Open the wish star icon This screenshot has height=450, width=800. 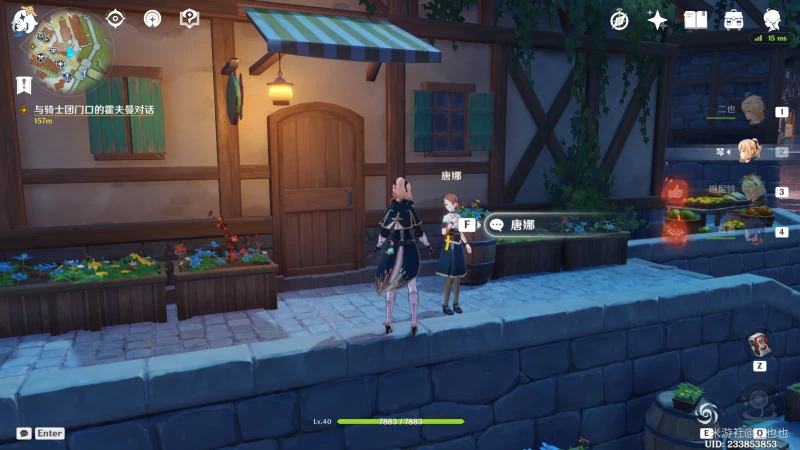click(657, 20)
